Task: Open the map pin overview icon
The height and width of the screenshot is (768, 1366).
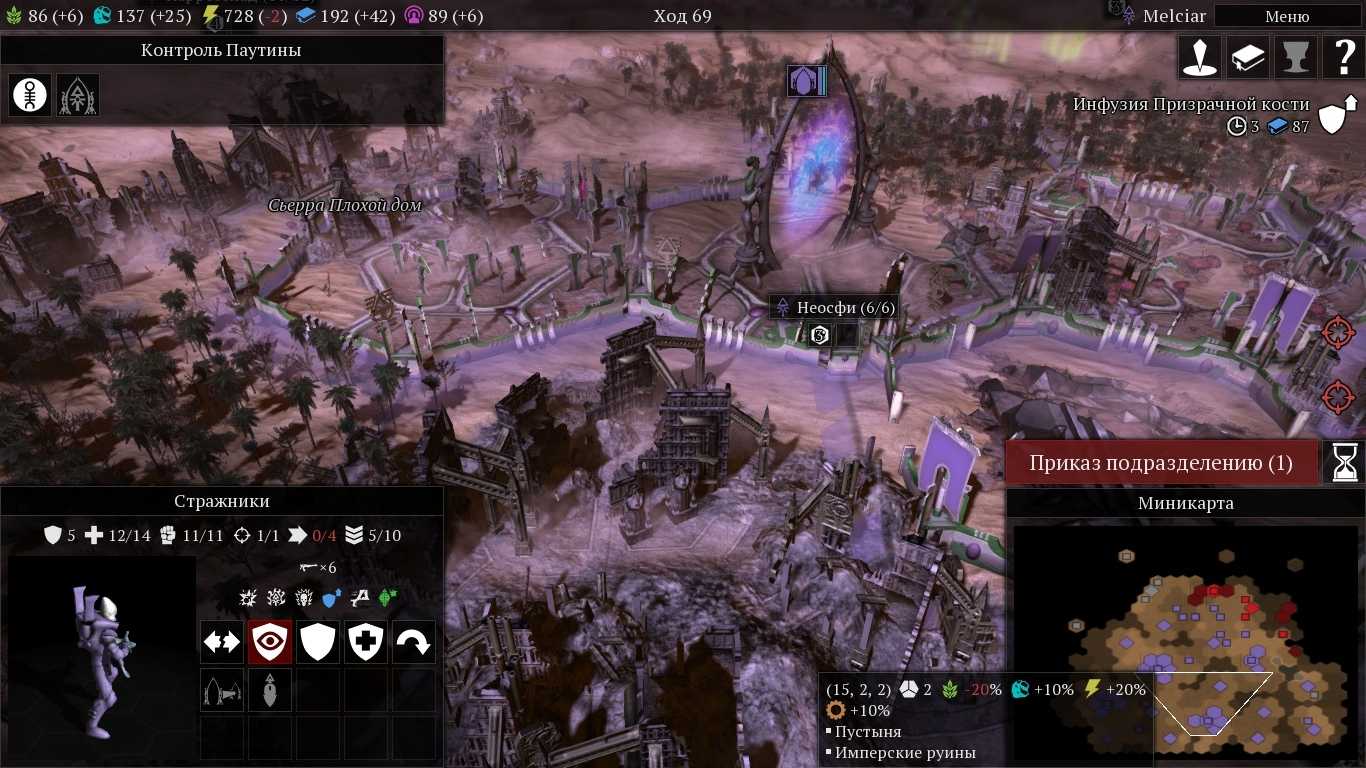Action: click(1200, 58)
